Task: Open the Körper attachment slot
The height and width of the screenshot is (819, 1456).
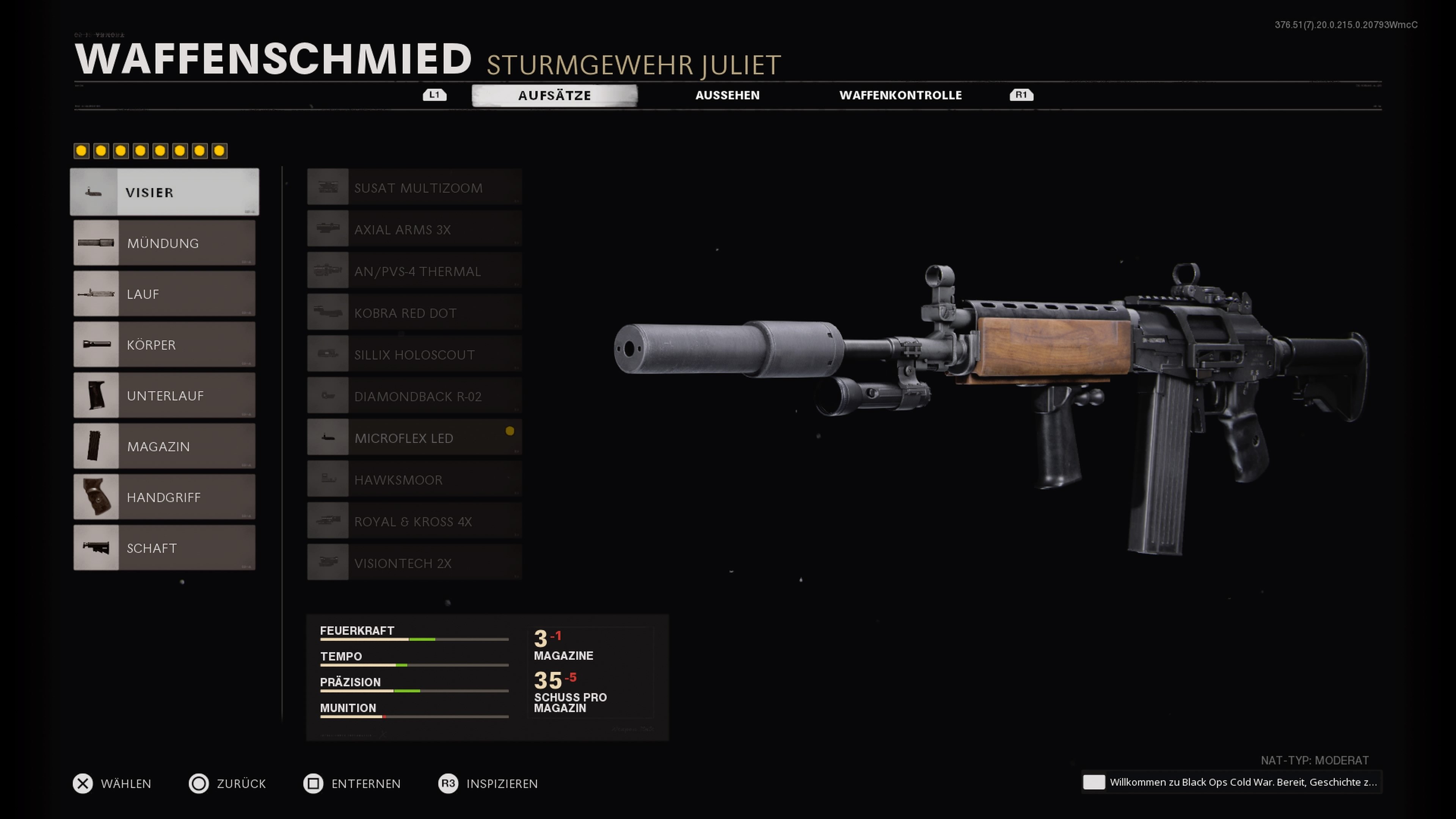Action: click(165, 345)
